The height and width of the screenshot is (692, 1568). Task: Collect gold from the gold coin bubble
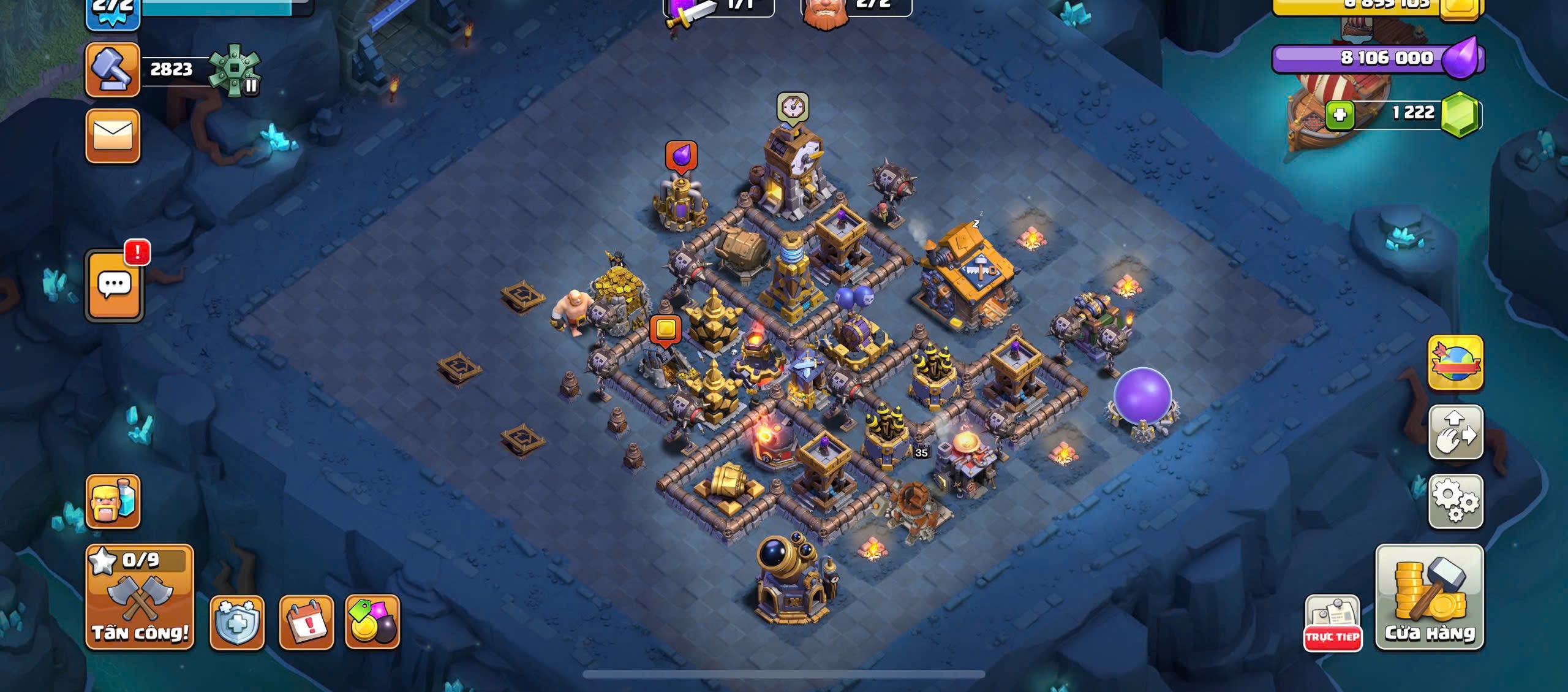pyautogui.click(x=666, y=330)
